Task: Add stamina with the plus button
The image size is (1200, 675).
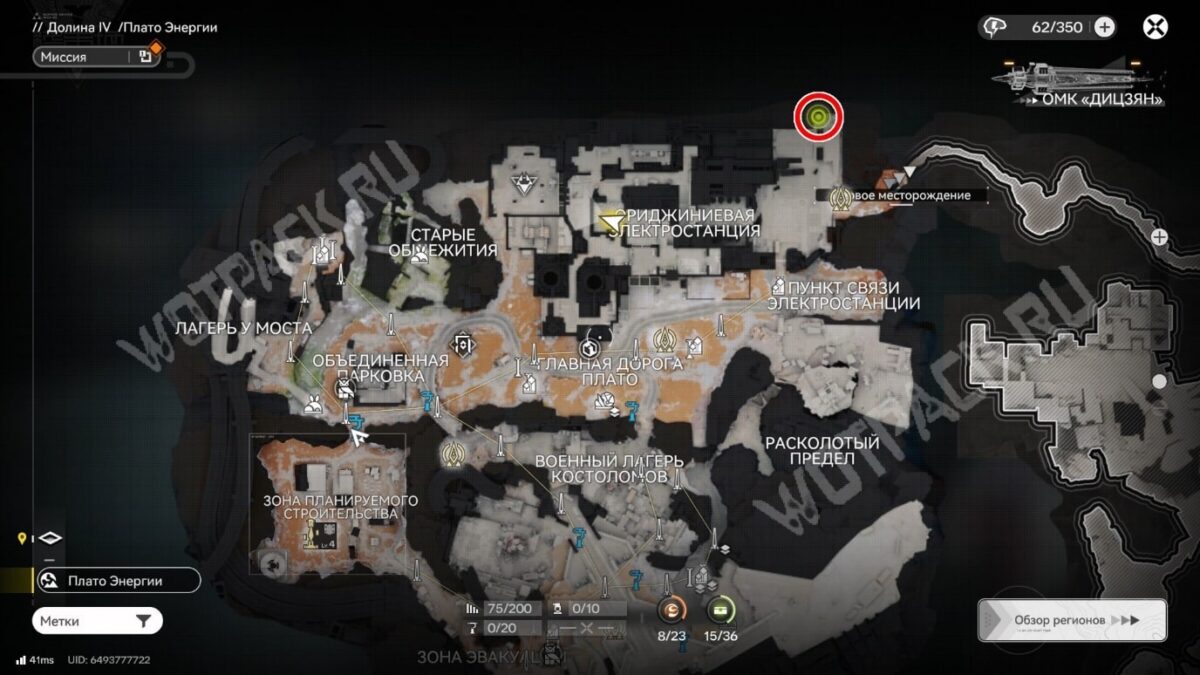Action: click(x=1104, y=27)
